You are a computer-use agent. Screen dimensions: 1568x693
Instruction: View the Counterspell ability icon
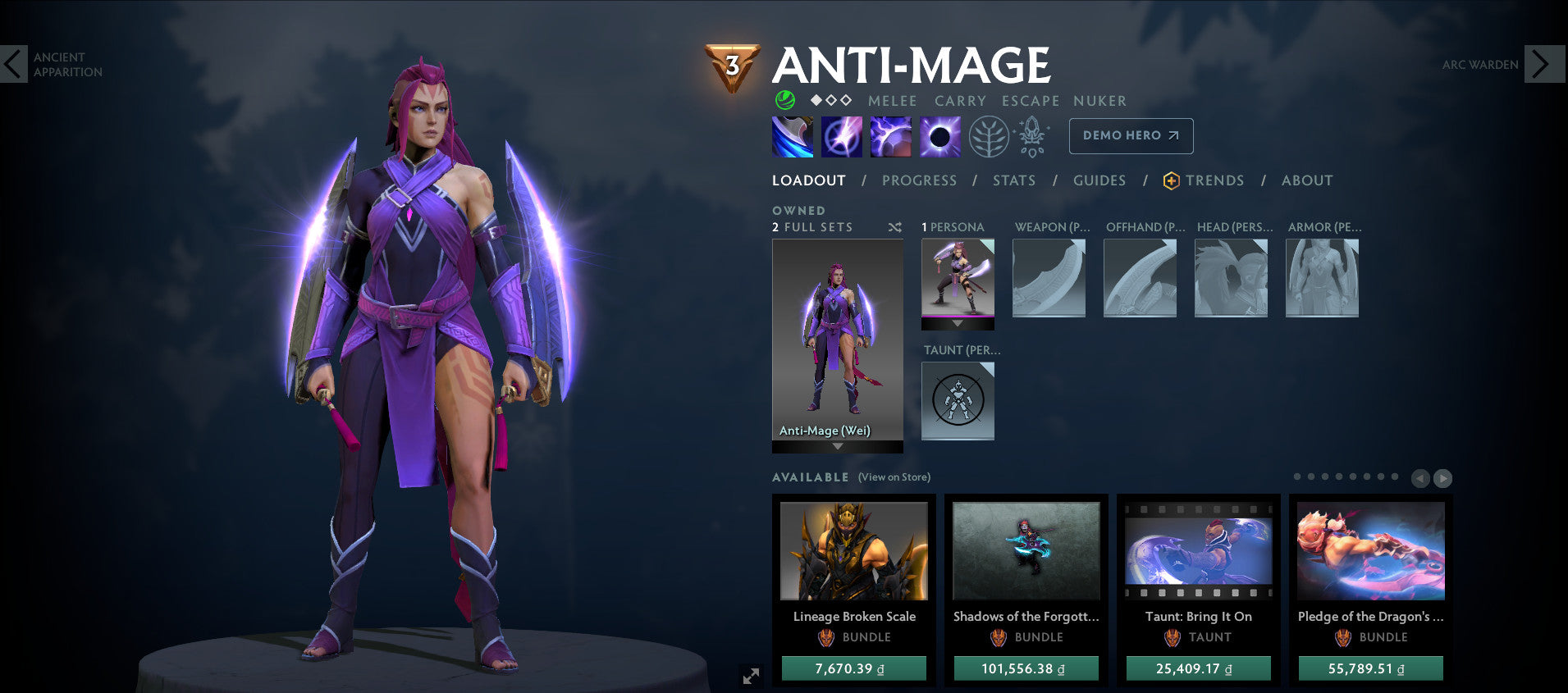tap(889, 135)
